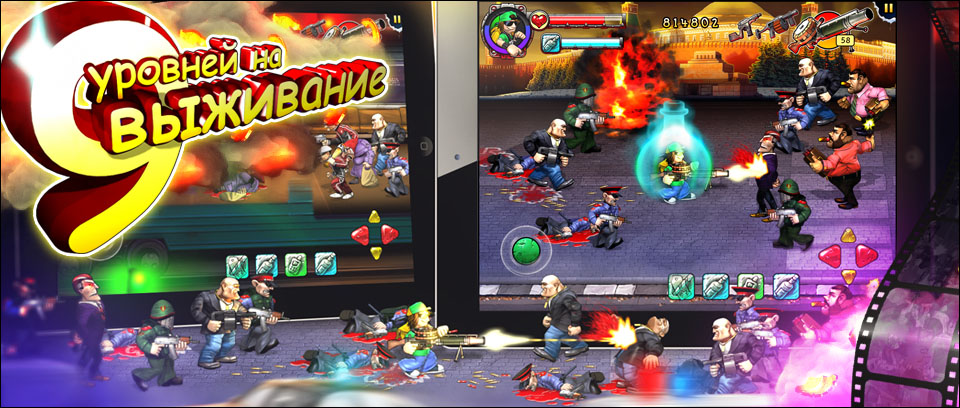
Task: Tap the yellow down arrow on right tablet
Action: 848,274
